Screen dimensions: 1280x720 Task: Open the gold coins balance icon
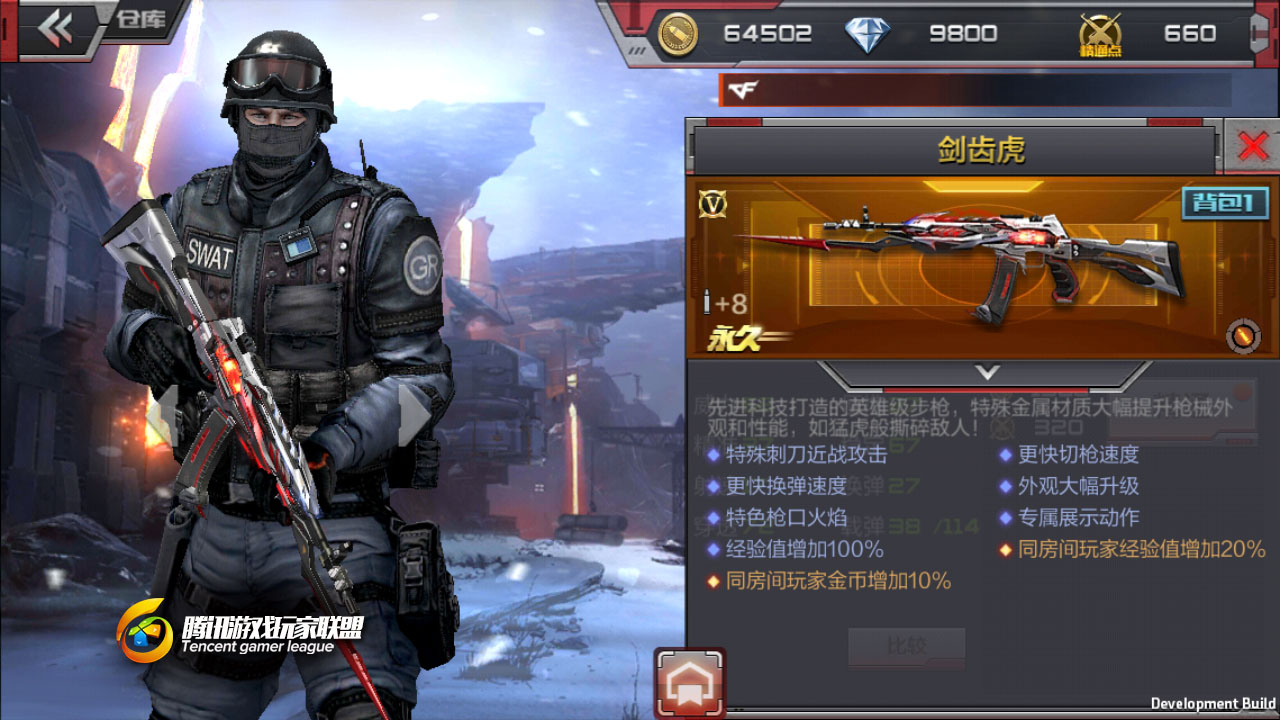click(x=679, y=33)
